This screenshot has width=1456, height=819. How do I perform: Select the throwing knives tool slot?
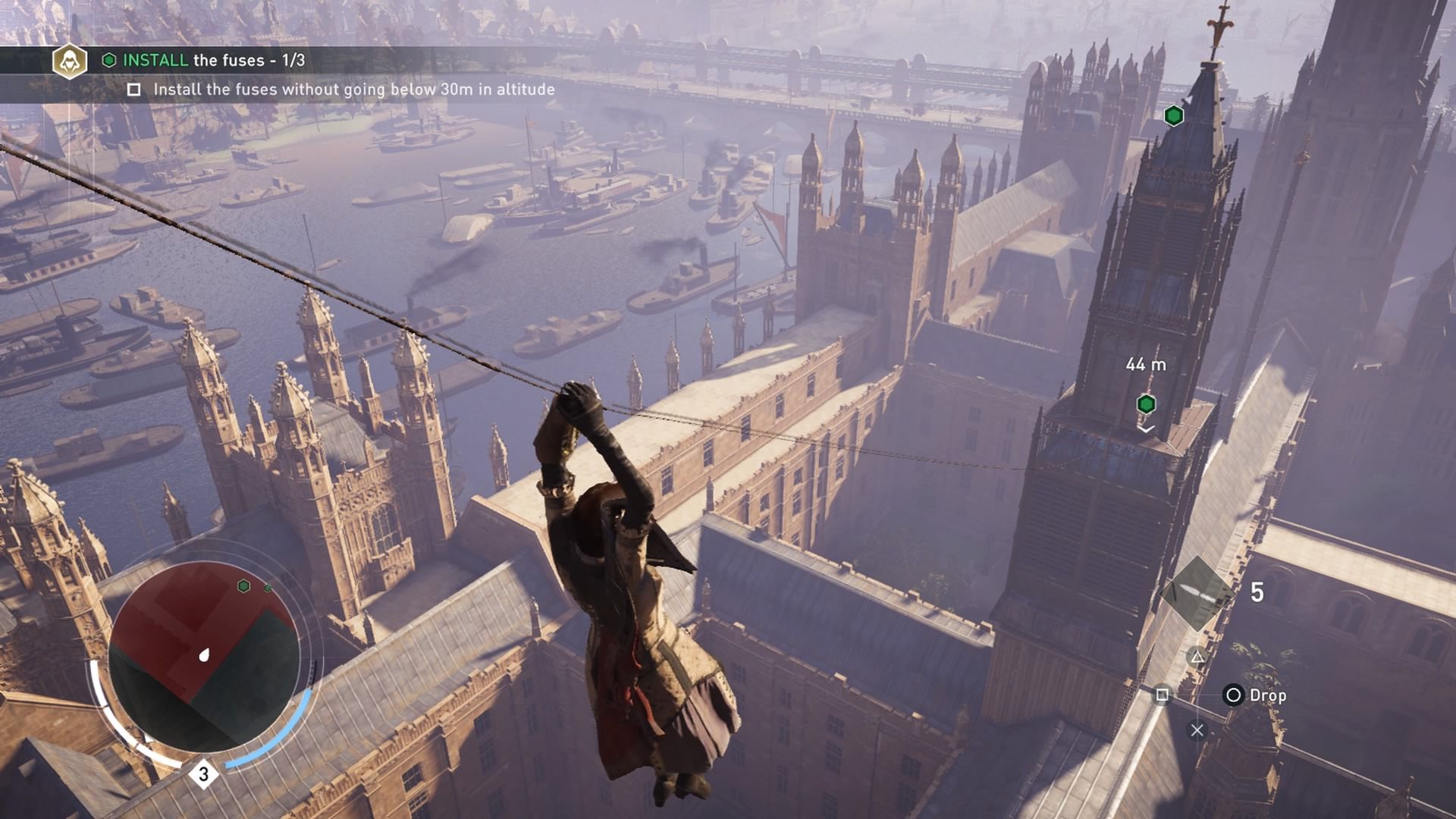pyautogui.click(x=1197, y=593)
